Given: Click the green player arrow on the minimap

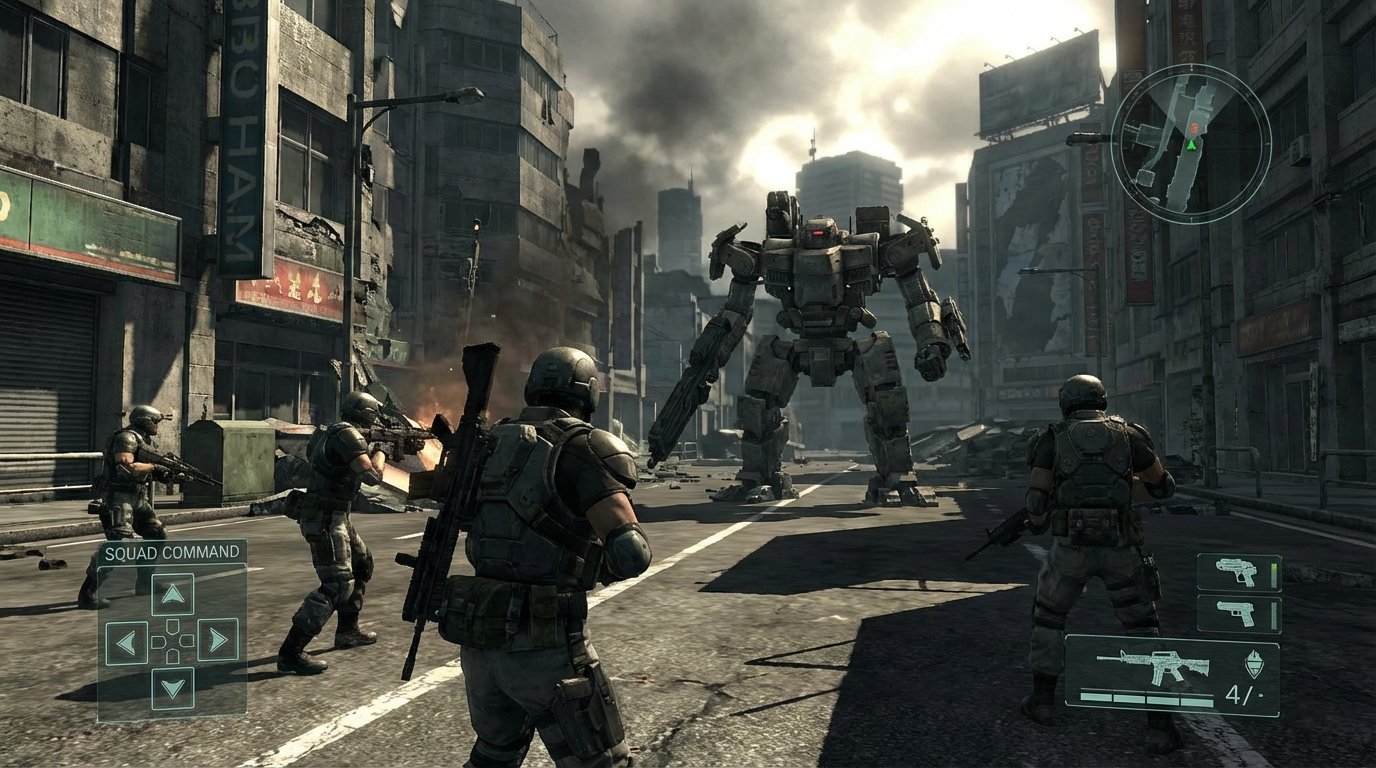Looking at the screenshot, I should (1191, 146).
